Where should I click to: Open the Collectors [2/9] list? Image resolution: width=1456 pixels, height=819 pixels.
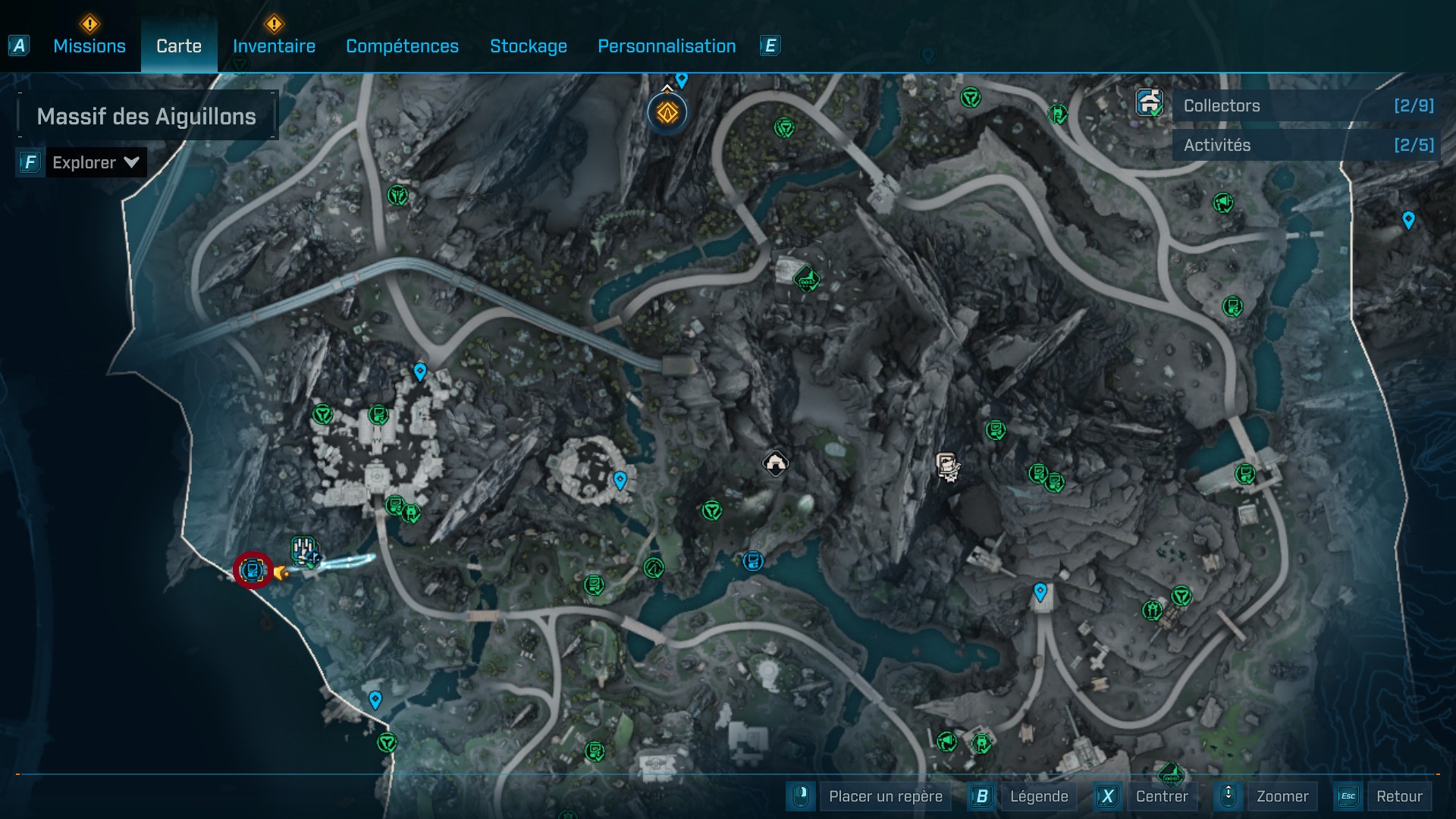[x=1304, y=105]
